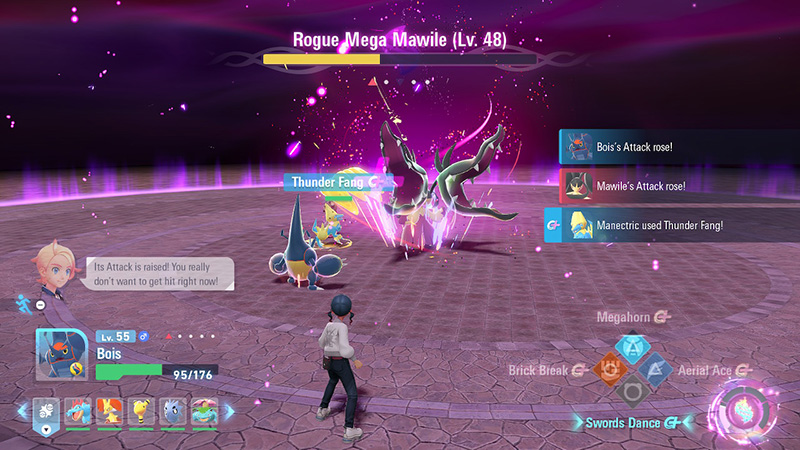
Task: Switch to Feraligatr in the party bar
Action: [79, 412]
